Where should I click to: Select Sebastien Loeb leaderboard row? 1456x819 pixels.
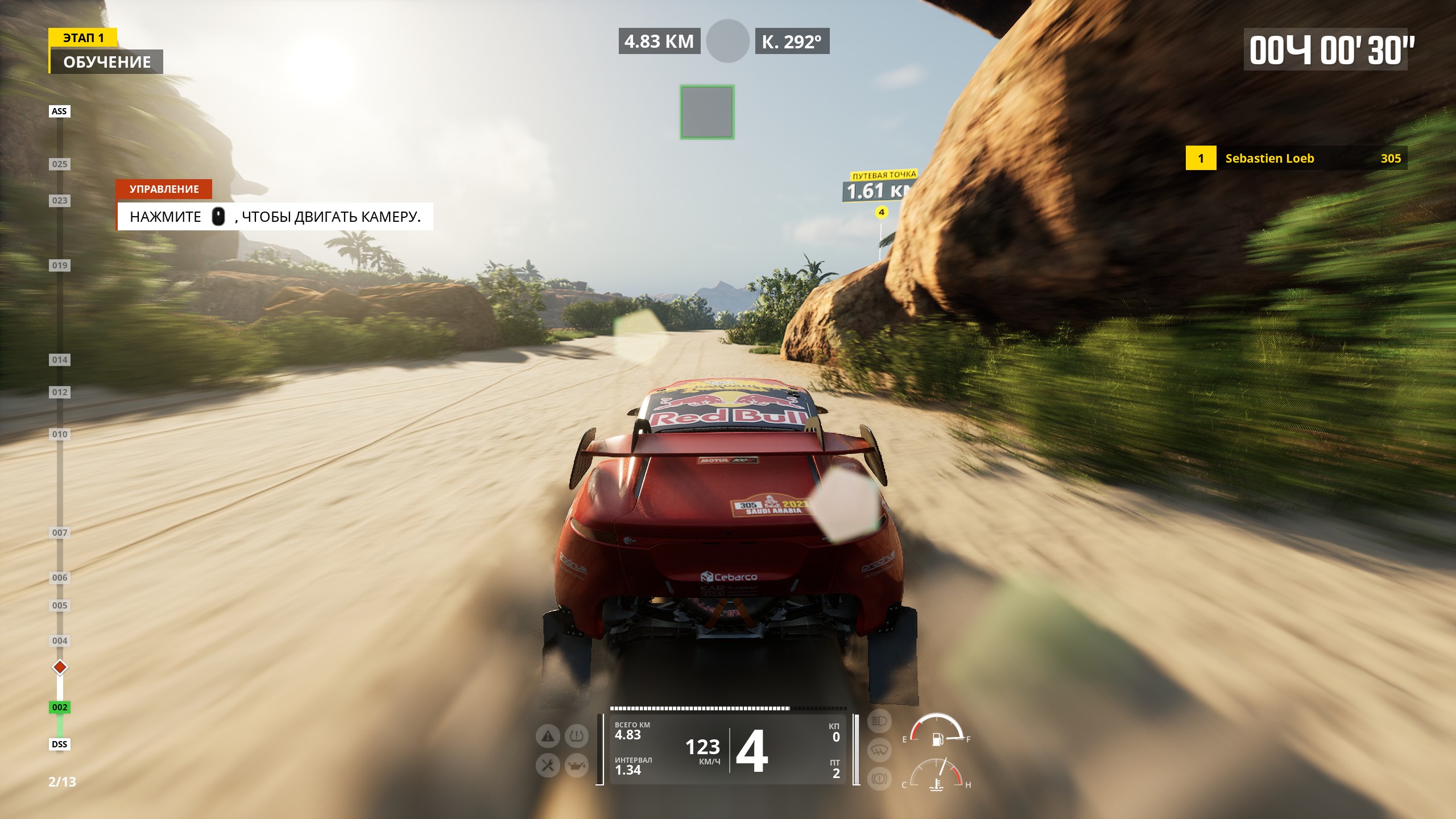1296,158
